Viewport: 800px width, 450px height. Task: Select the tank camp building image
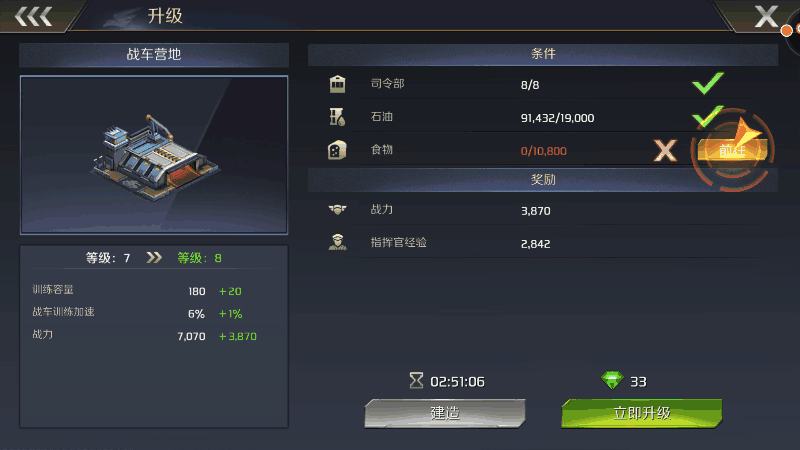pos(154,154)
